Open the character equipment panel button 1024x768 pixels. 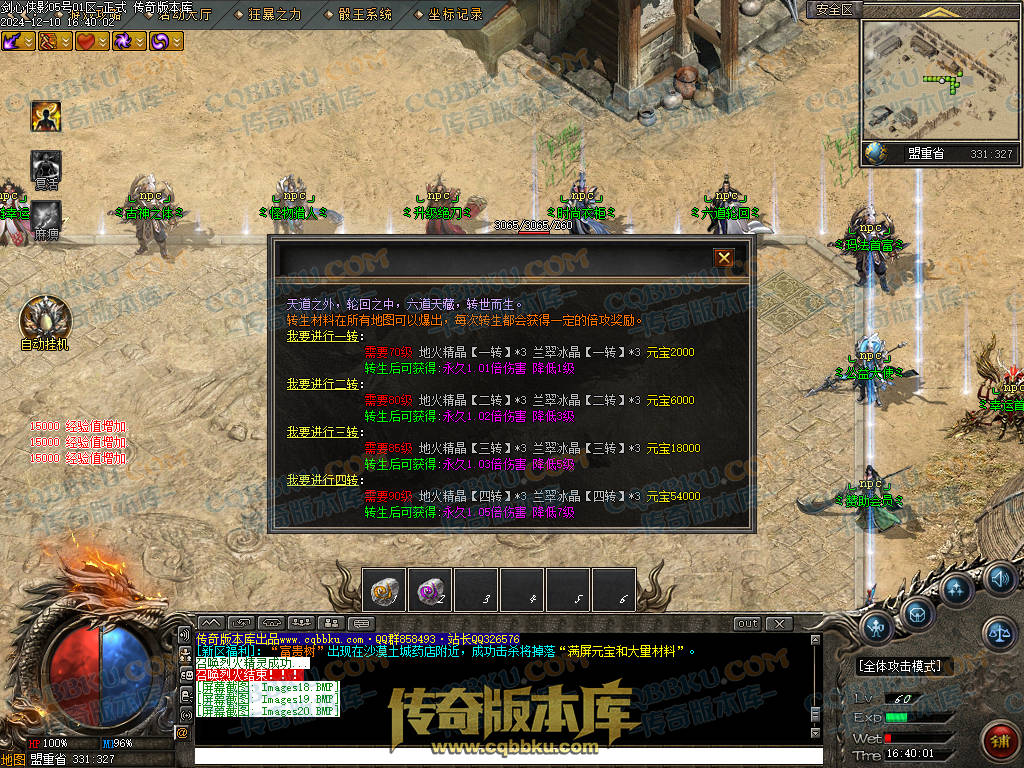click(x=876, y=628)
